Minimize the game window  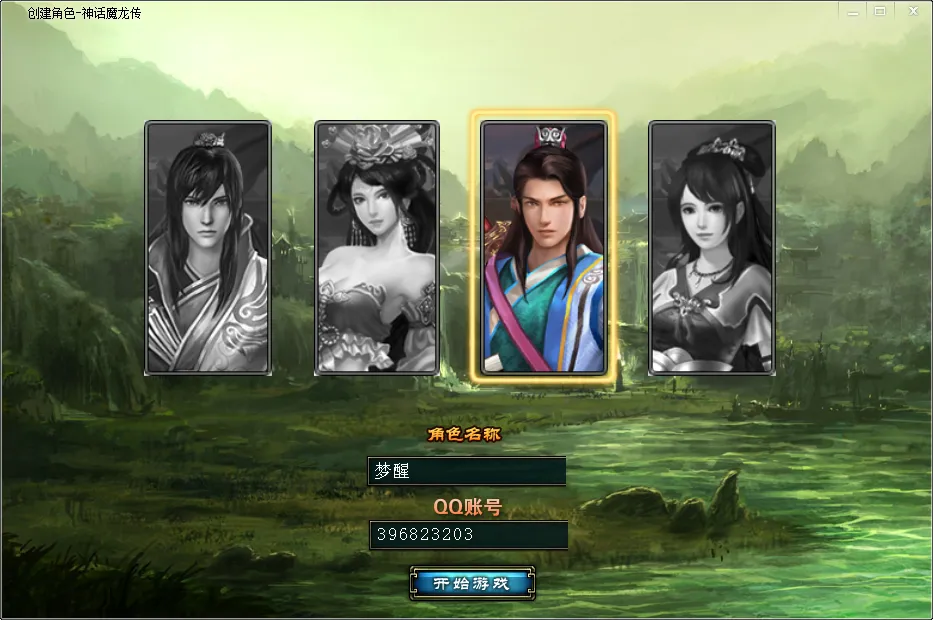coord(852,10)
